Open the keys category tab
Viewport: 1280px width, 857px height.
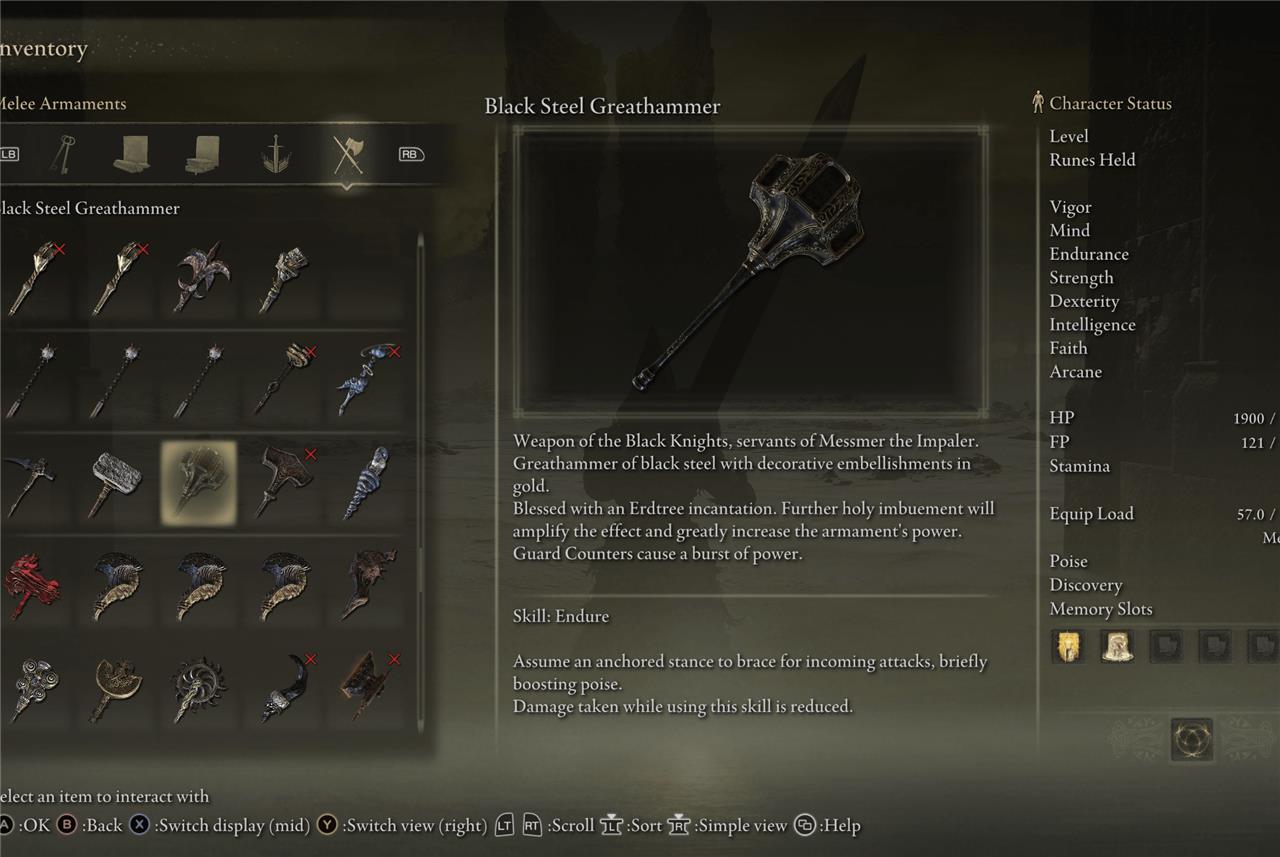[x=65, y=154]
